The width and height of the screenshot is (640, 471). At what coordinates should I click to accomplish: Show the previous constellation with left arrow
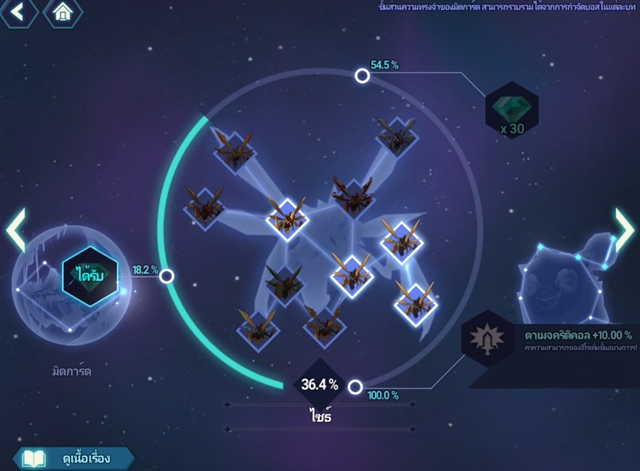point(15,231)
